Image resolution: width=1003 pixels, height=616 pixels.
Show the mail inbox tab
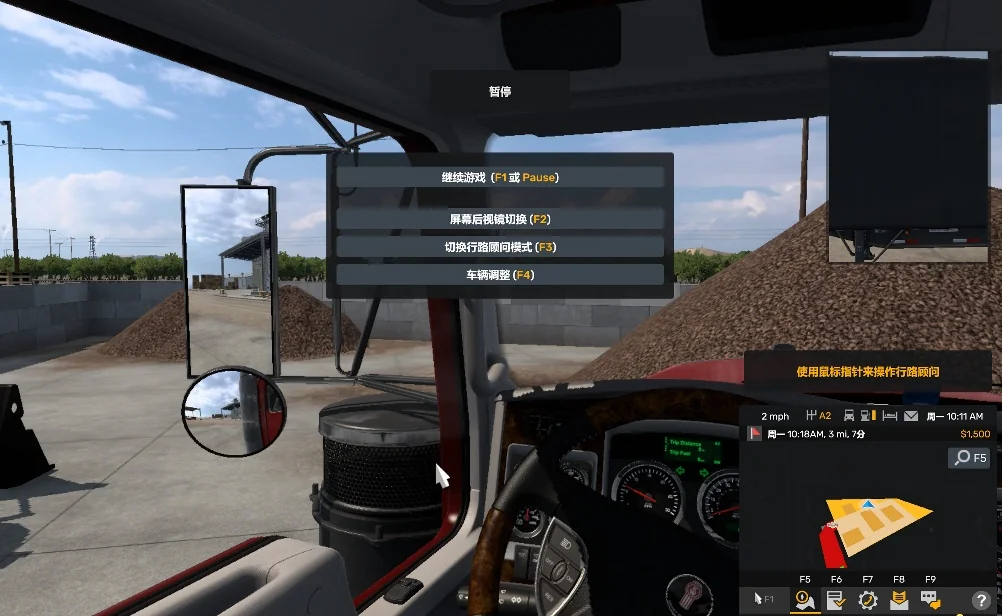tap(899, 600)
